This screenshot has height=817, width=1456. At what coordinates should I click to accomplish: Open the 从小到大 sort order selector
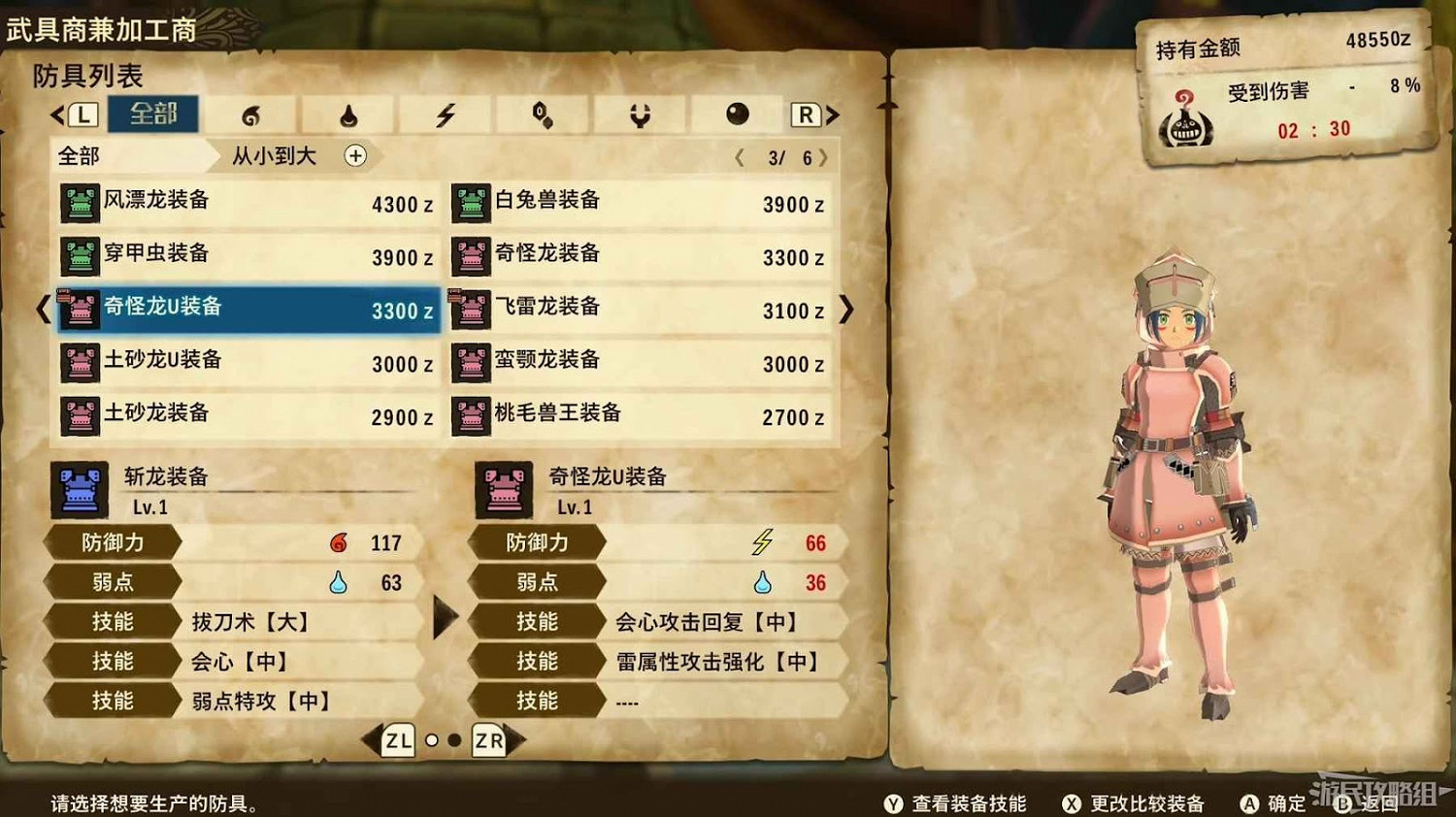pyautogui.click(x=275, y=156)
